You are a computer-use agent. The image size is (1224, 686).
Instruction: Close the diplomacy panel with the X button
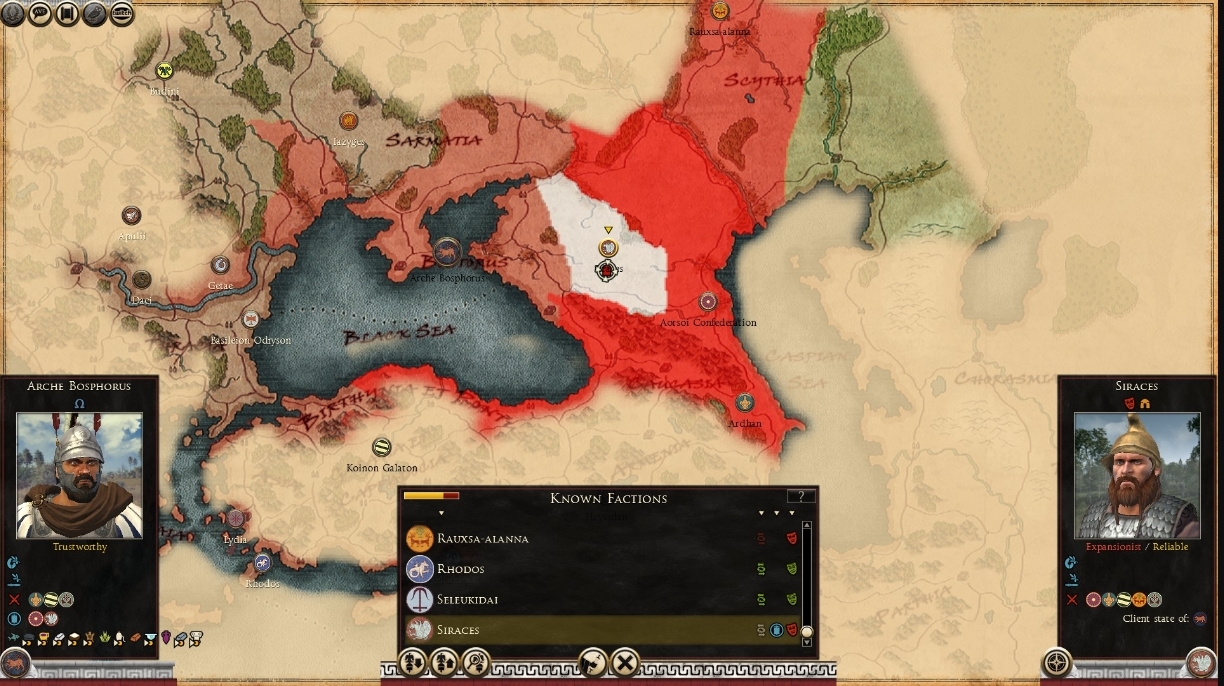click(x=625, y=662)
